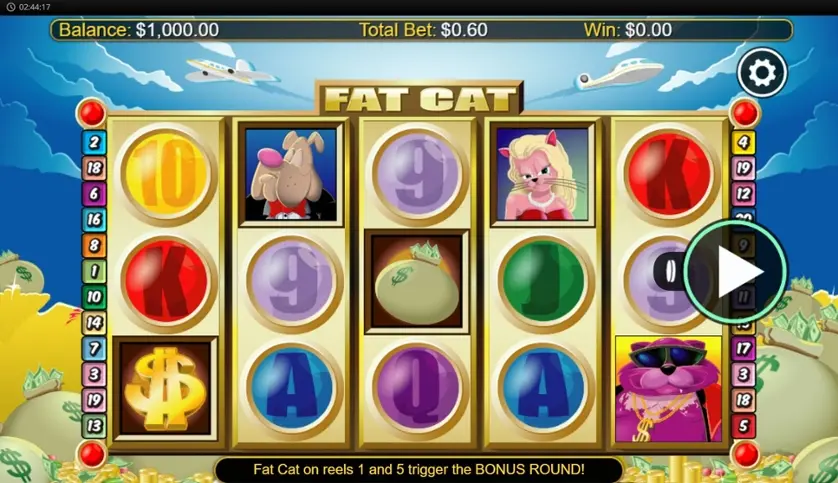Choose payline marker number 13
Screen dimensions: 838x483
[x=93, y=426]
